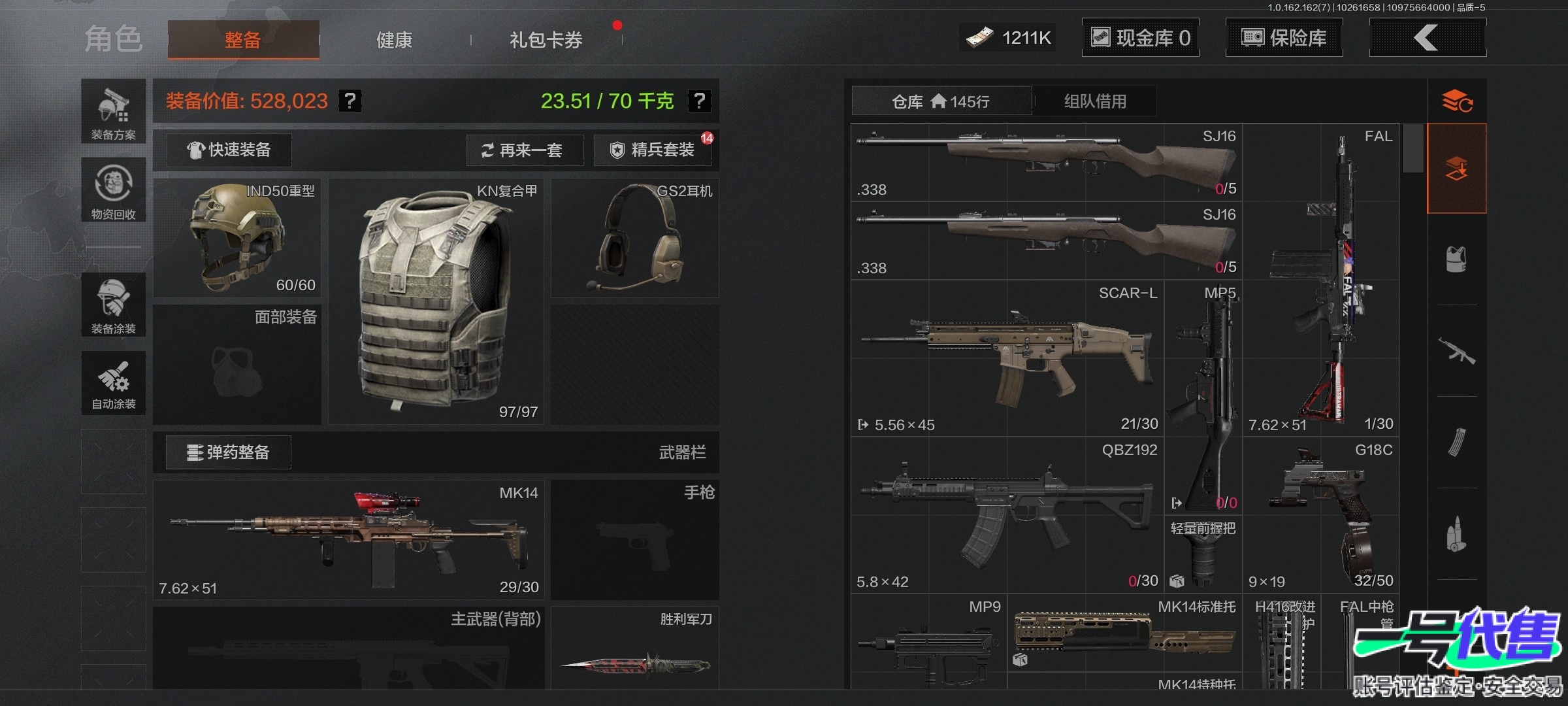This screenshot has height=706, width=1568.
Task: Click the 快速装备 quick equip button
Action: tap(229, 150)
